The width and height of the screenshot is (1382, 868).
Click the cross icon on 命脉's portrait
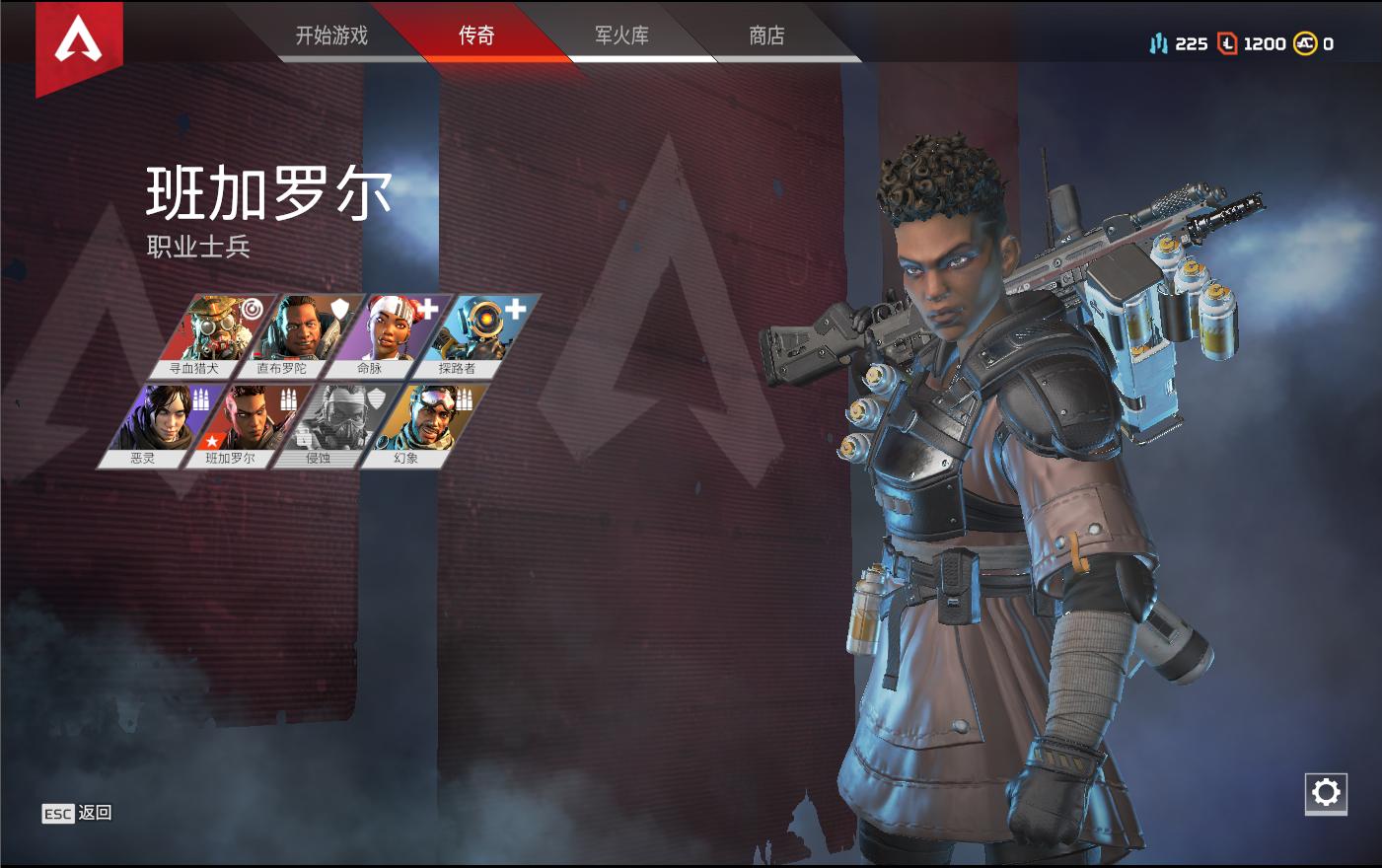(429, 308)
